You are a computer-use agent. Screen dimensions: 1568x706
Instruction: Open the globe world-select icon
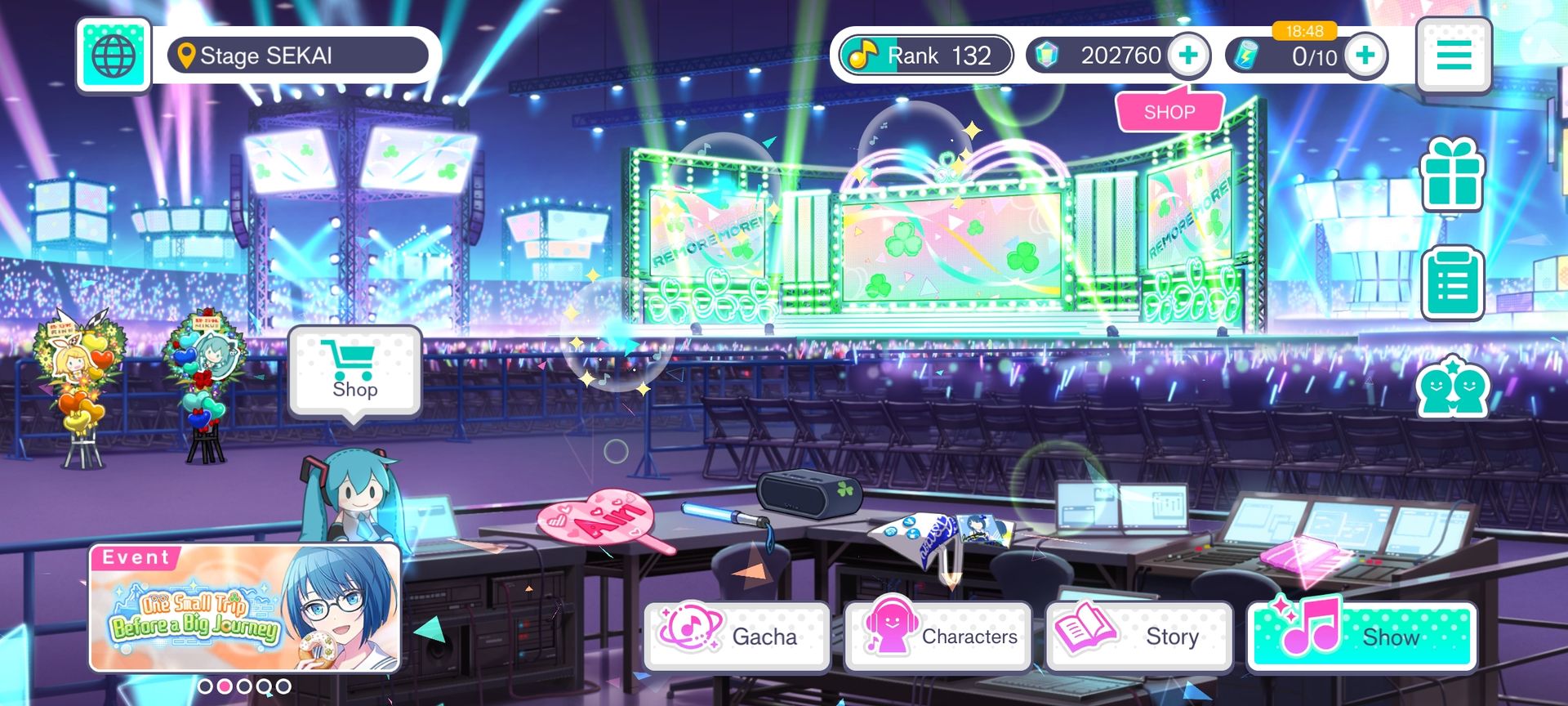coord(114,56)
